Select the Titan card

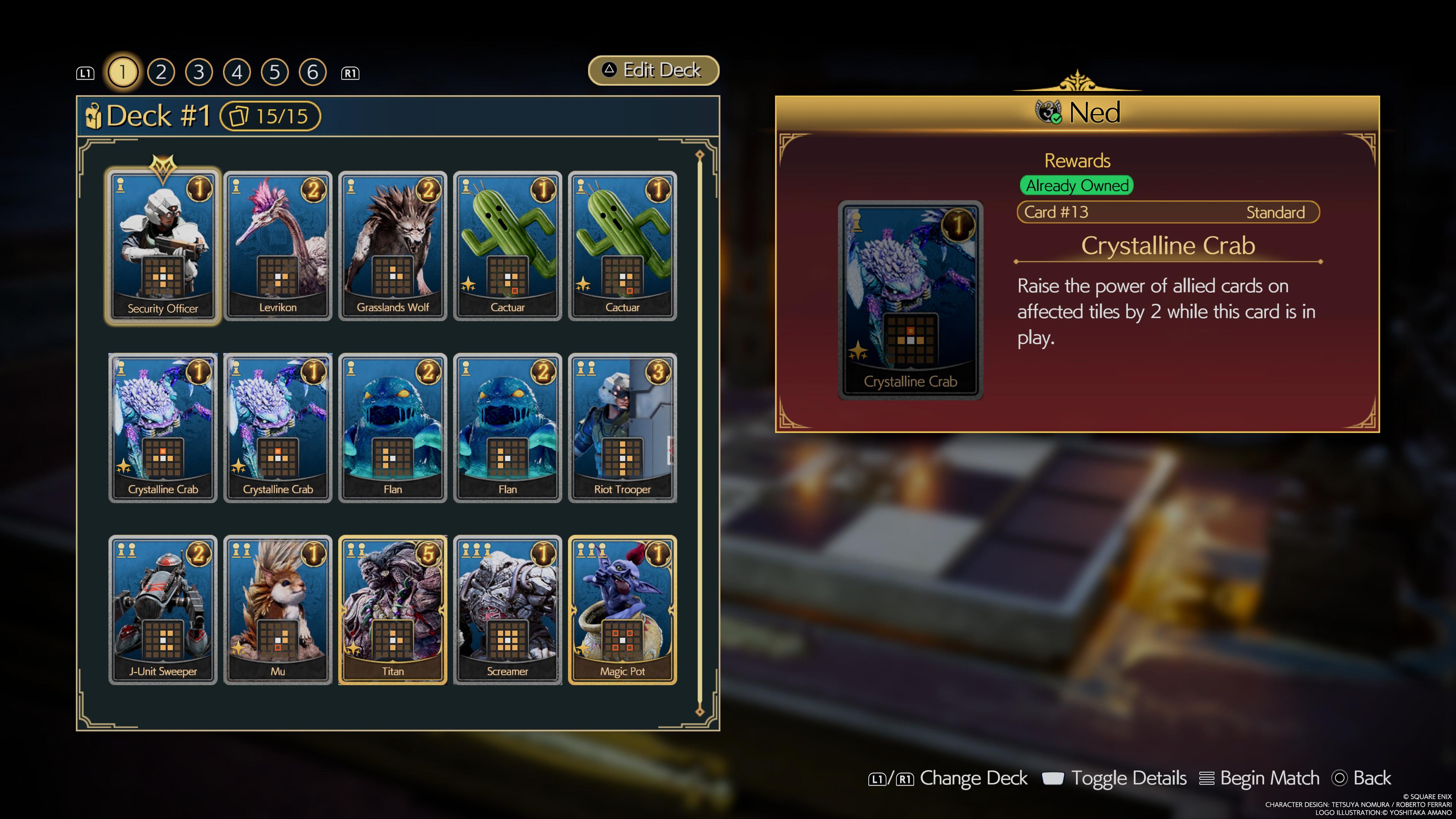click(x=392, y=610)
